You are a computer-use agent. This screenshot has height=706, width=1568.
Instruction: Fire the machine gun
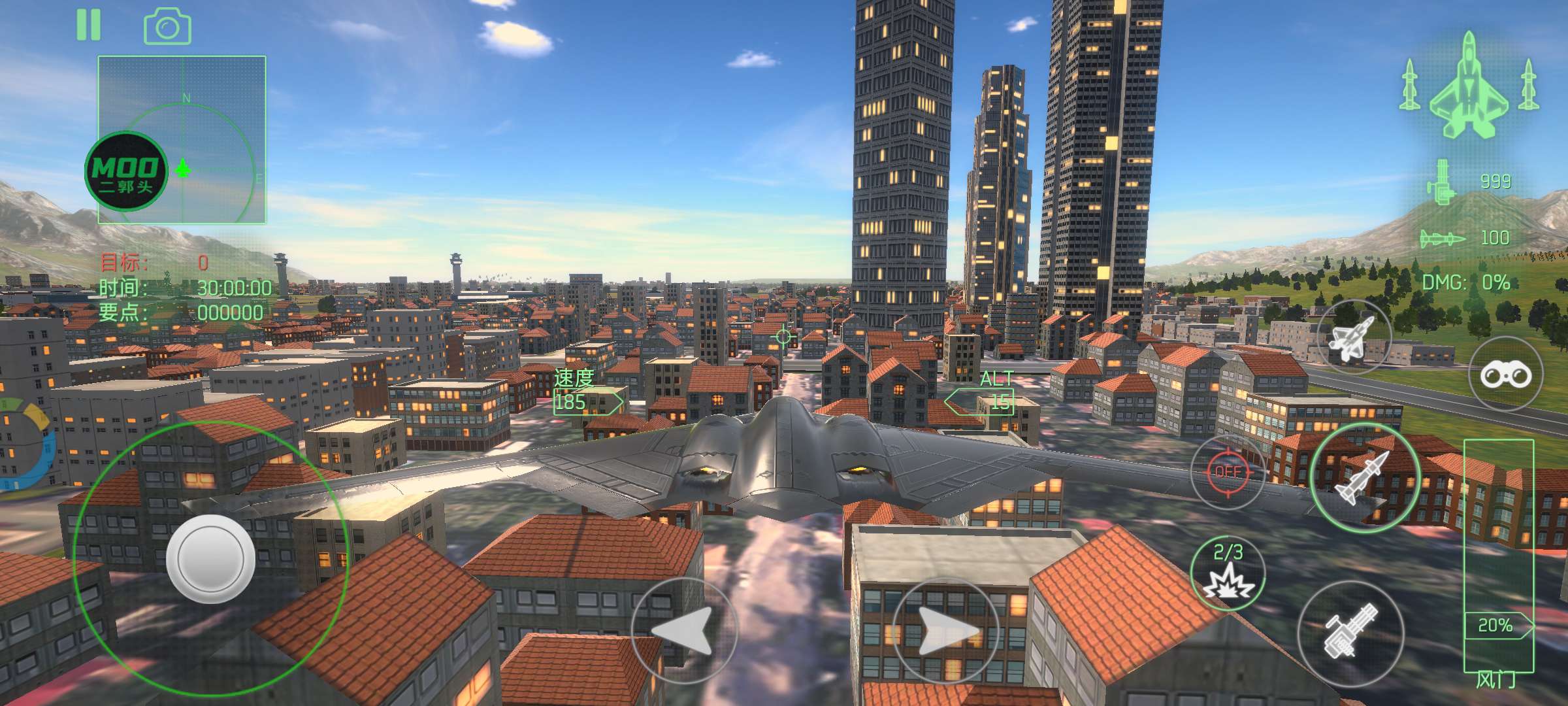click(x=1350, y=633)
